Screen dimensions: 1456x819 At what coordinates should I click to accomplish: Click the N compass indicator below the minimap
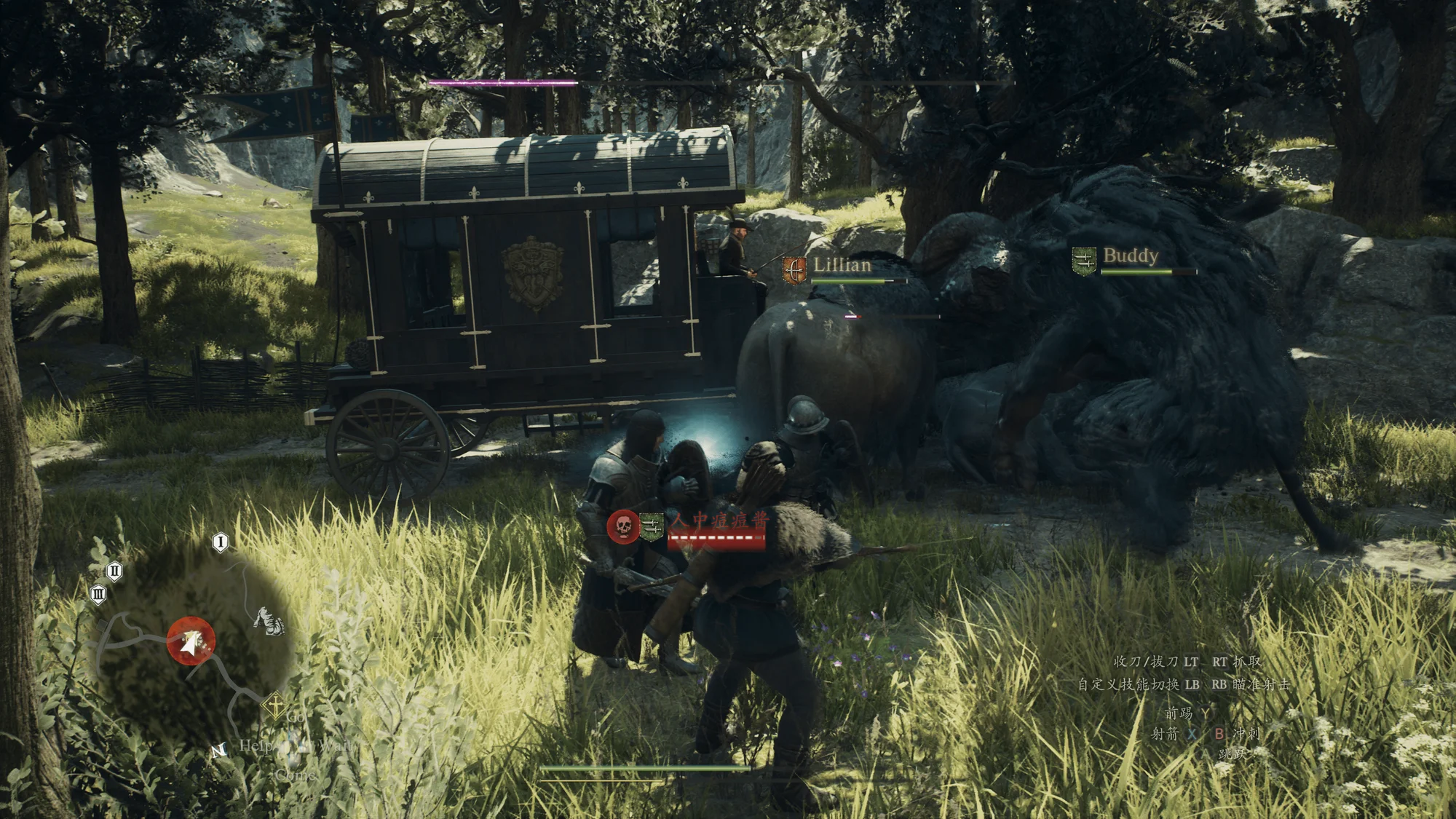coord(218,750)
